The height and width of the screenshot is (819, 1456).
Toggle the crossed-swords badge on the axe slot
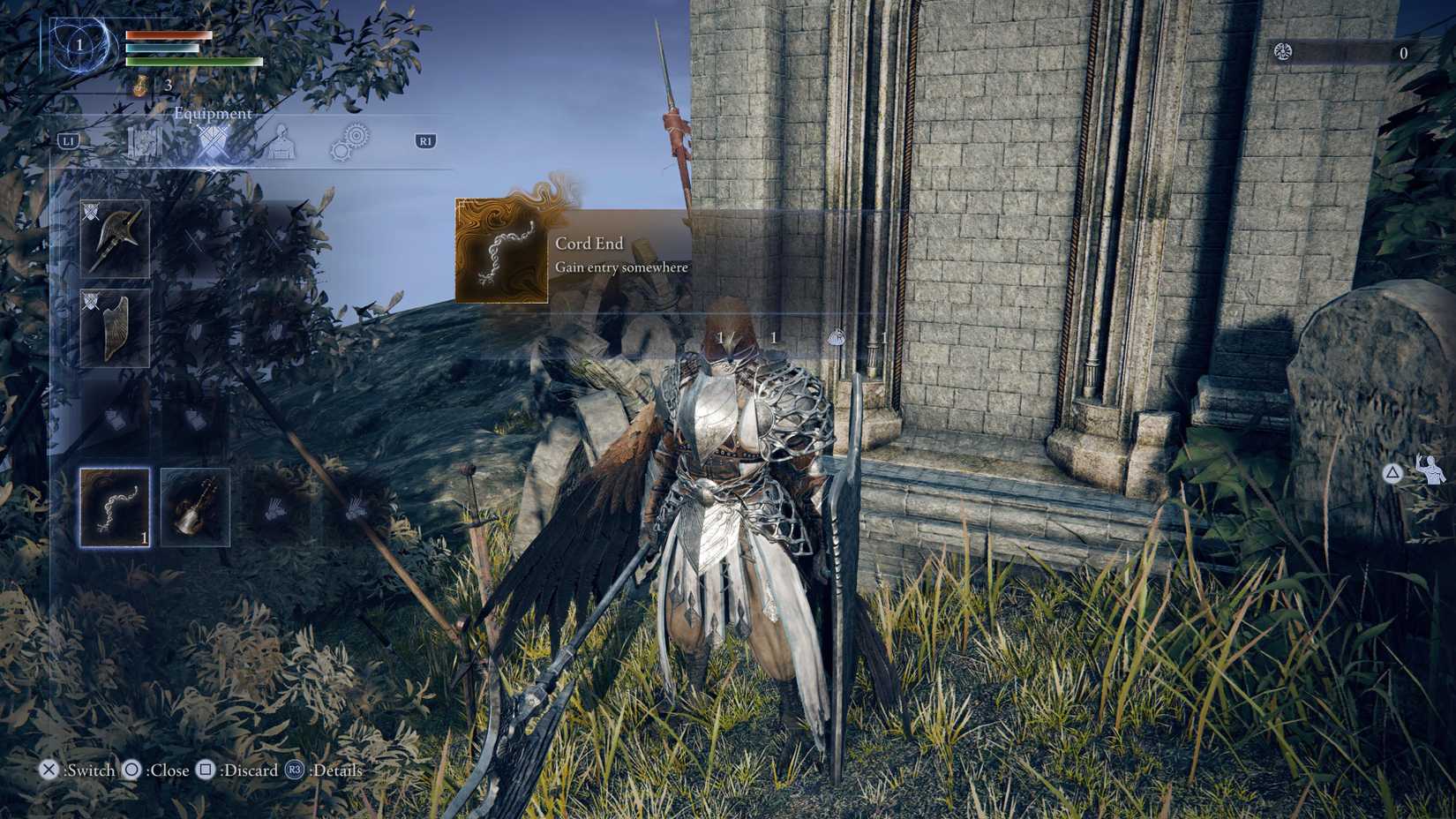pyautogui.click(x=90, y=210)
